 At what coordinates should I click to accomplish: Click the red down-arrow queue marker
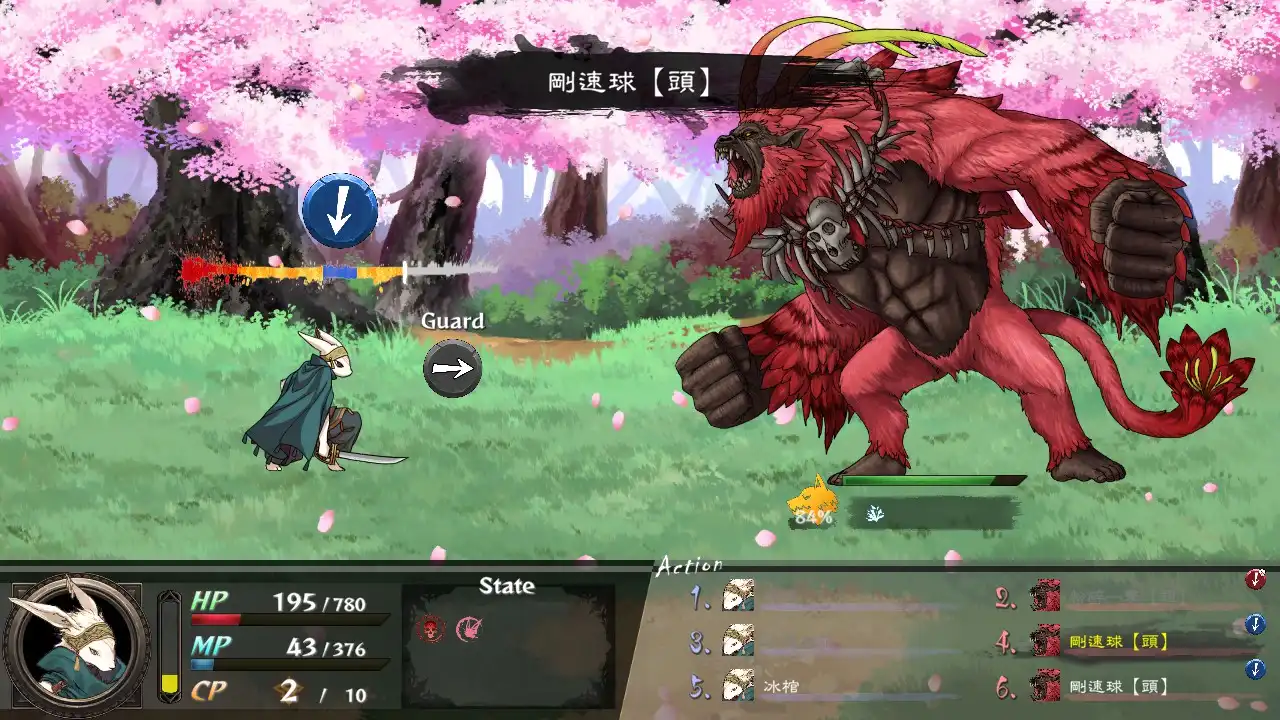[1255, 579]
